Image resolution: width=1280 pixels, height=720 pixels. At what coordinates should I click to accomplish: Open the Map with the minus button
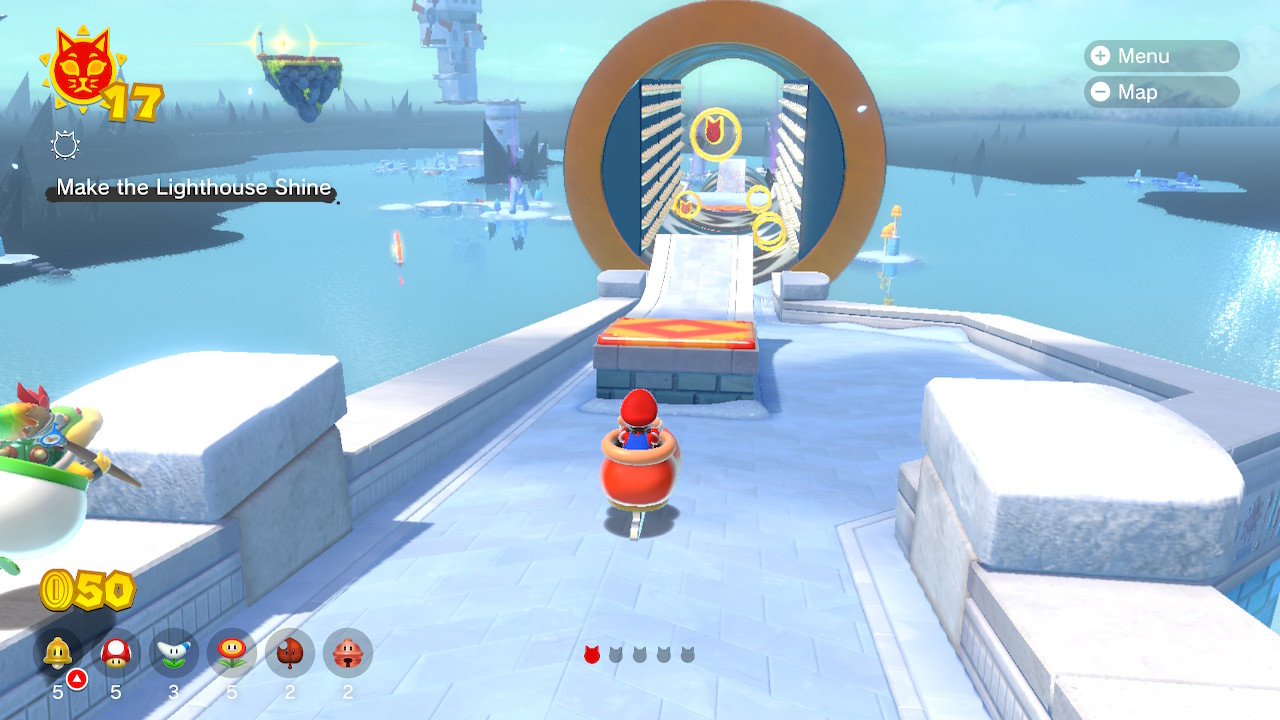point(1102,92)
